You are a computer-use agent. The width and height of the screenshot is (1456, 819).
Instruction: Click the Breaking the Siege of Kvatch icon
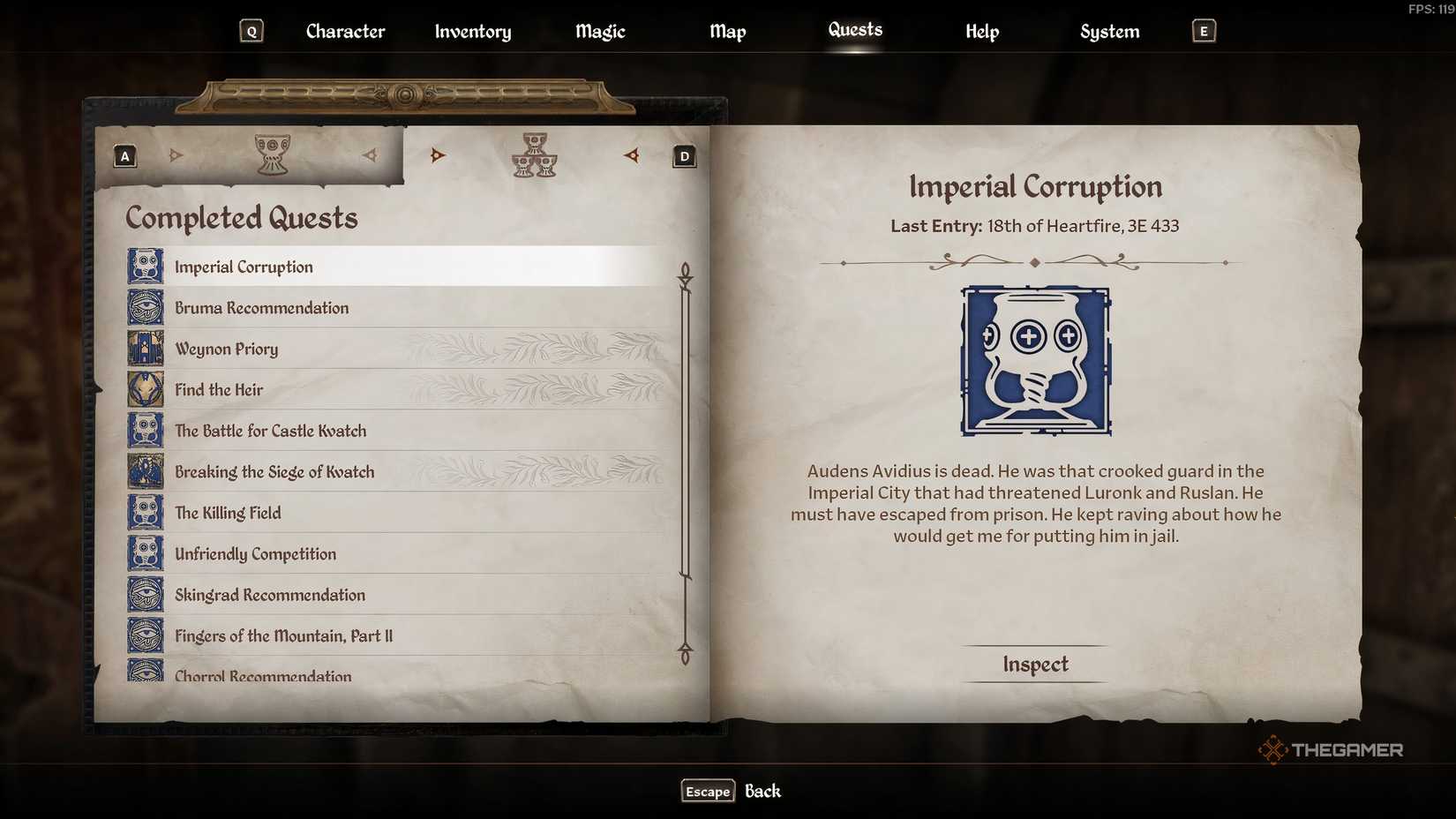144,471
